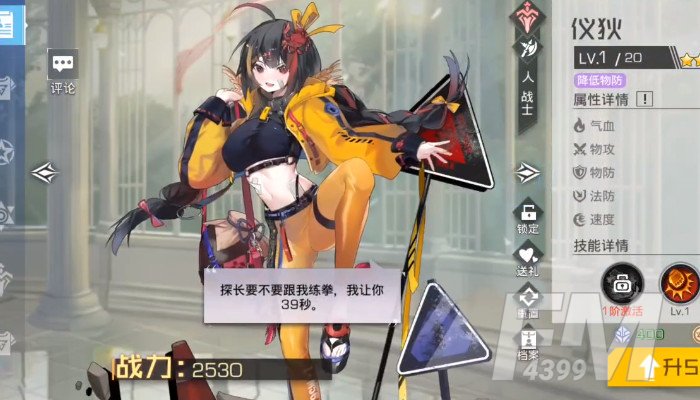Select the orange Lv.1 fist skill

680,283
